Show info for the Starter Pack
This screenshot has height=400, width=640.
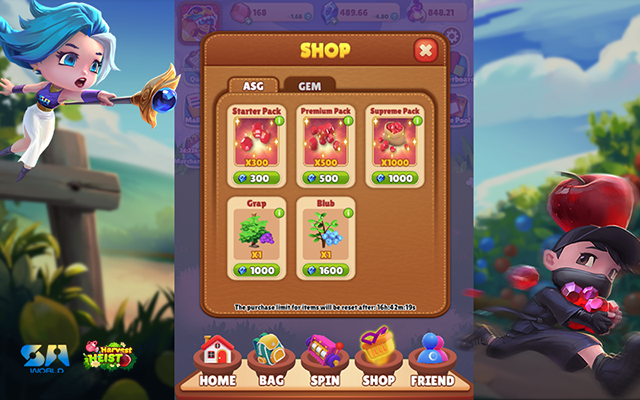279,122
